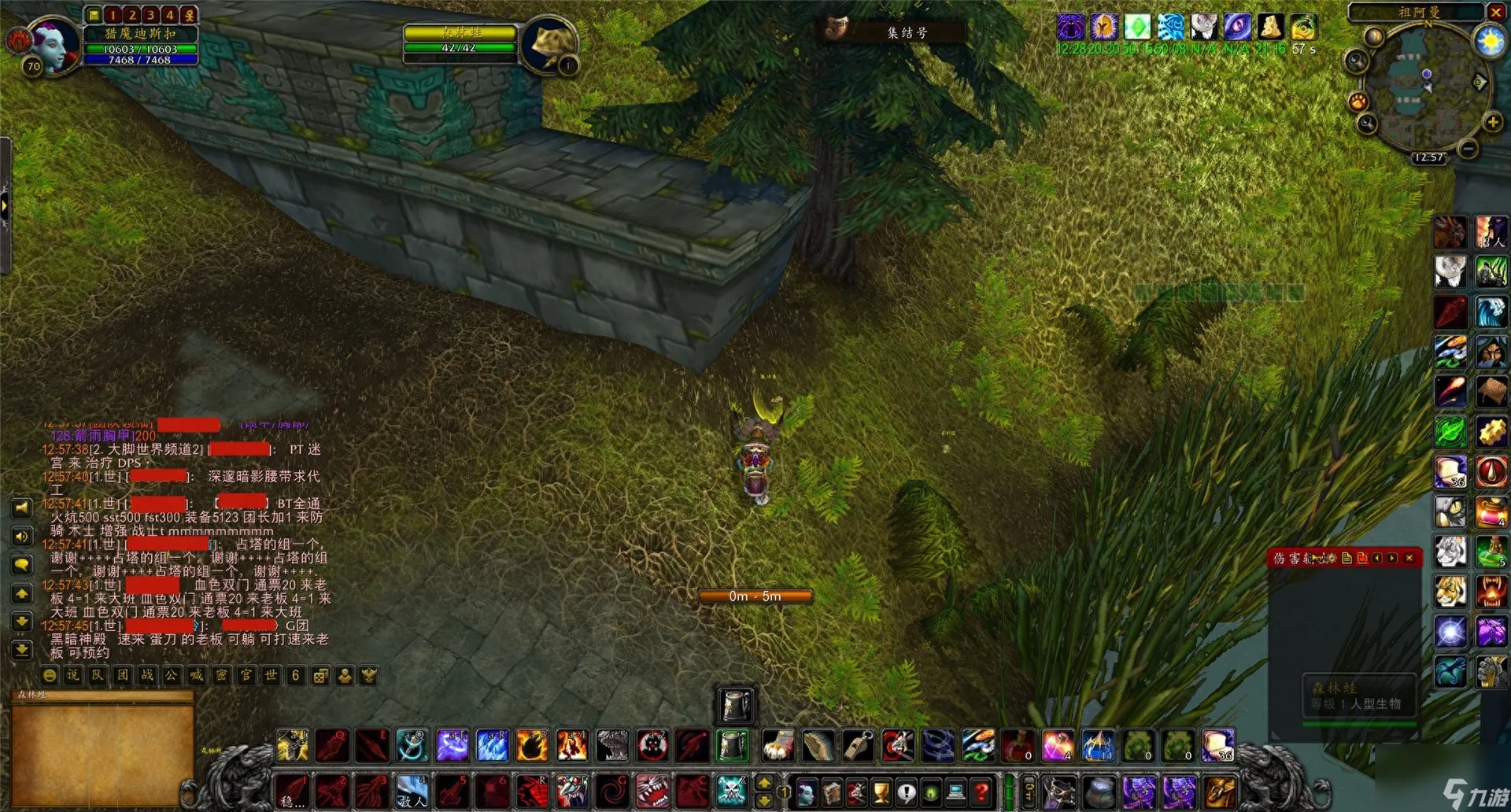Switch chat to the 说 (say) channel
The height and width of the screenshot is (812, 1511).
point(73,675)
